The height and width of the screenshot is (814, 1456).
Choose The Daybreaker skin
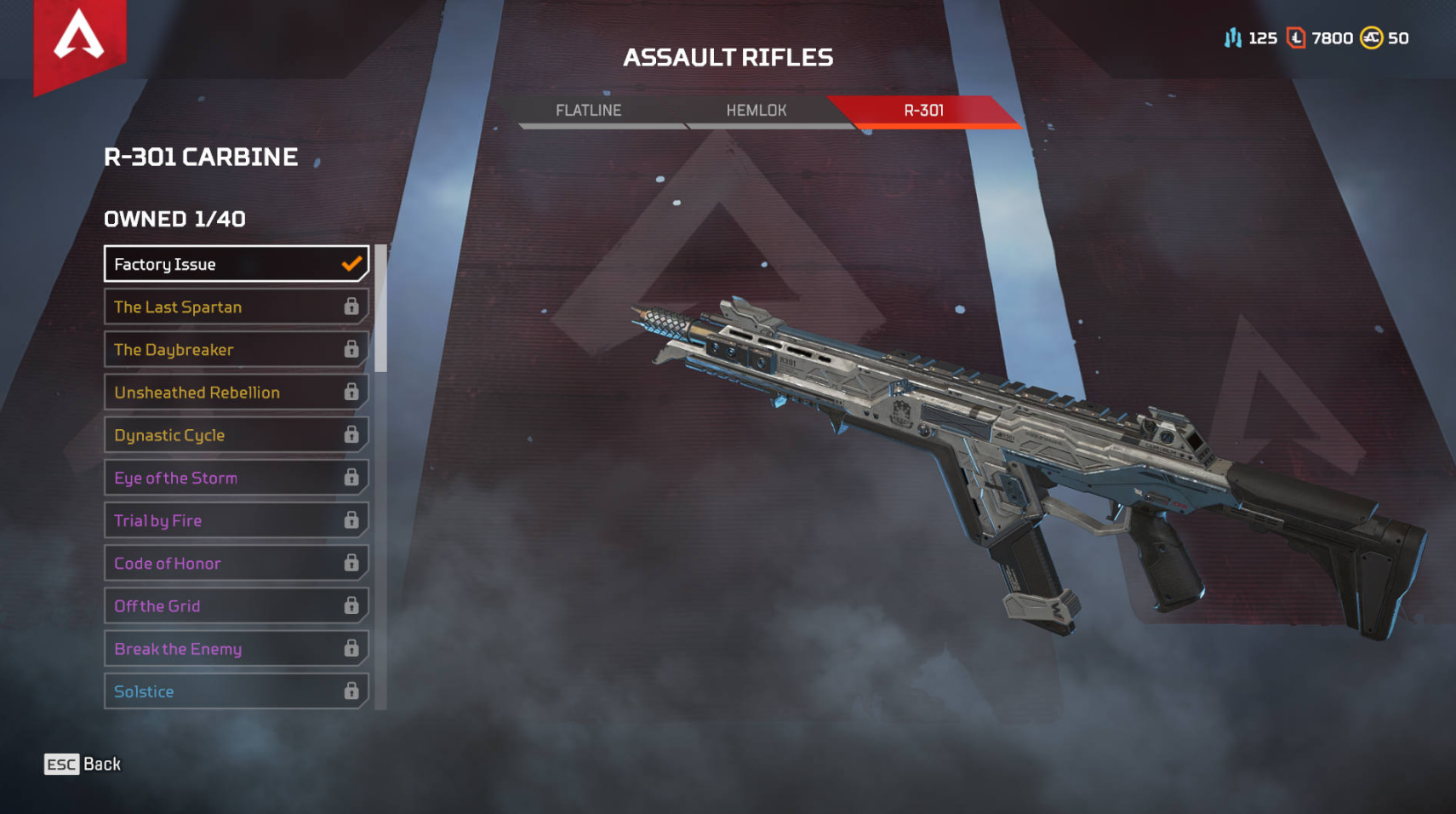(x=236, y=349)
